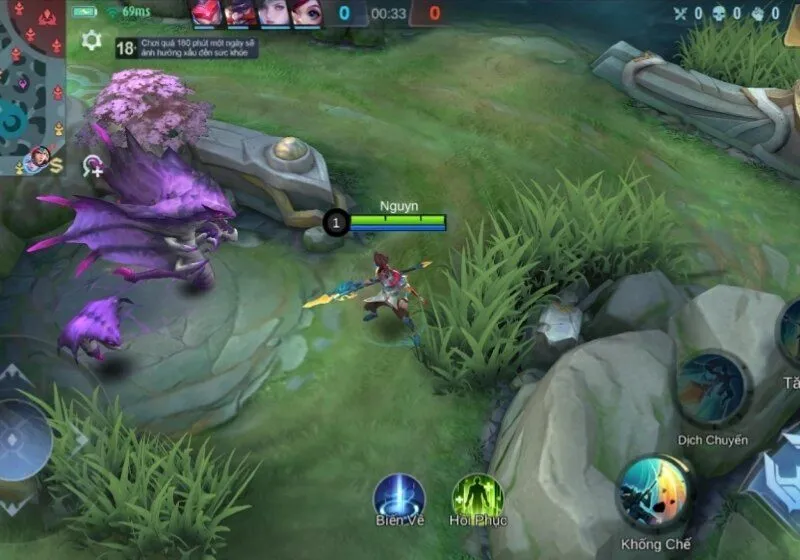Click the purple target-lock icon below minimap

(x=93, y=166)
